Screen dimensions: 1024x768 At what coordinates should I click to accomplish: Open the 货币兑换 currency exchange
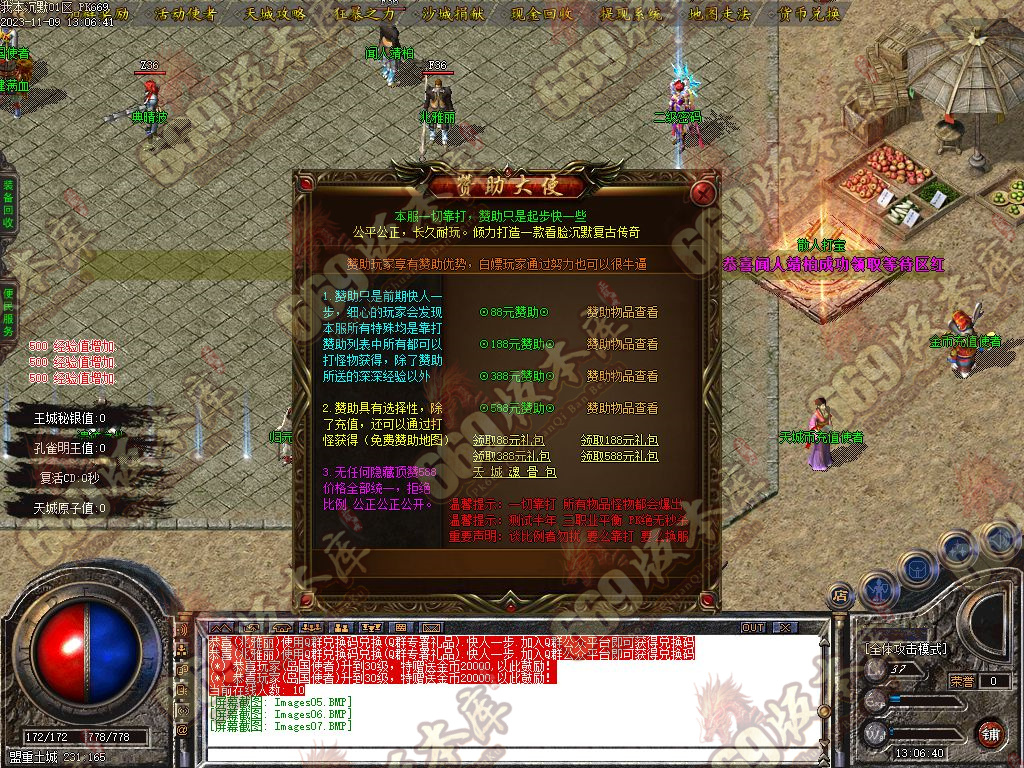807,14
